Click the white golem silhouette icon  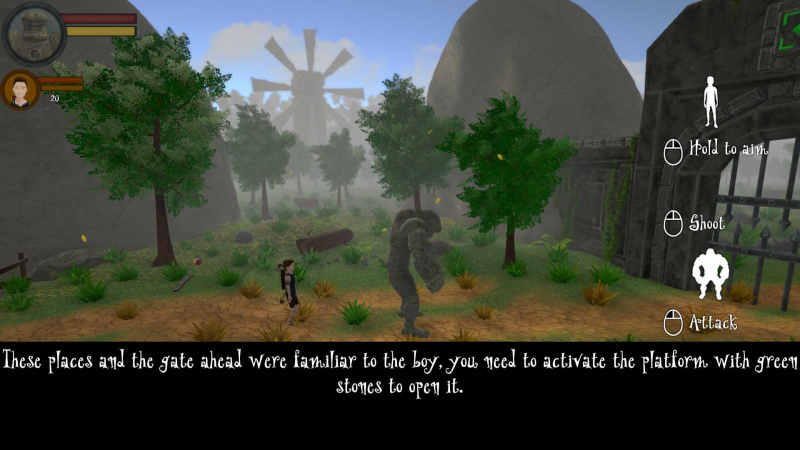click(x=711, y=274)
